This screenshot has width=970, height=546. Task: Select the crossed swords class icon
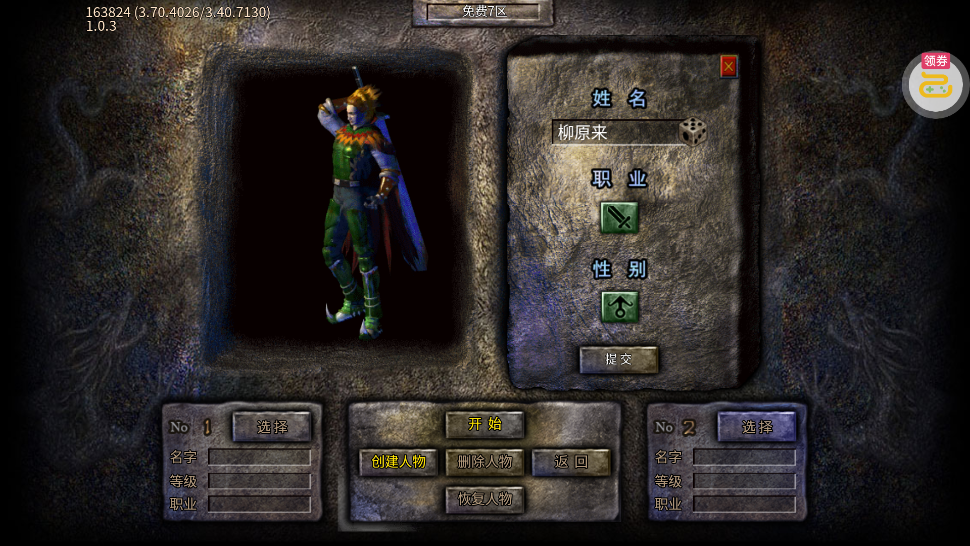619,217
